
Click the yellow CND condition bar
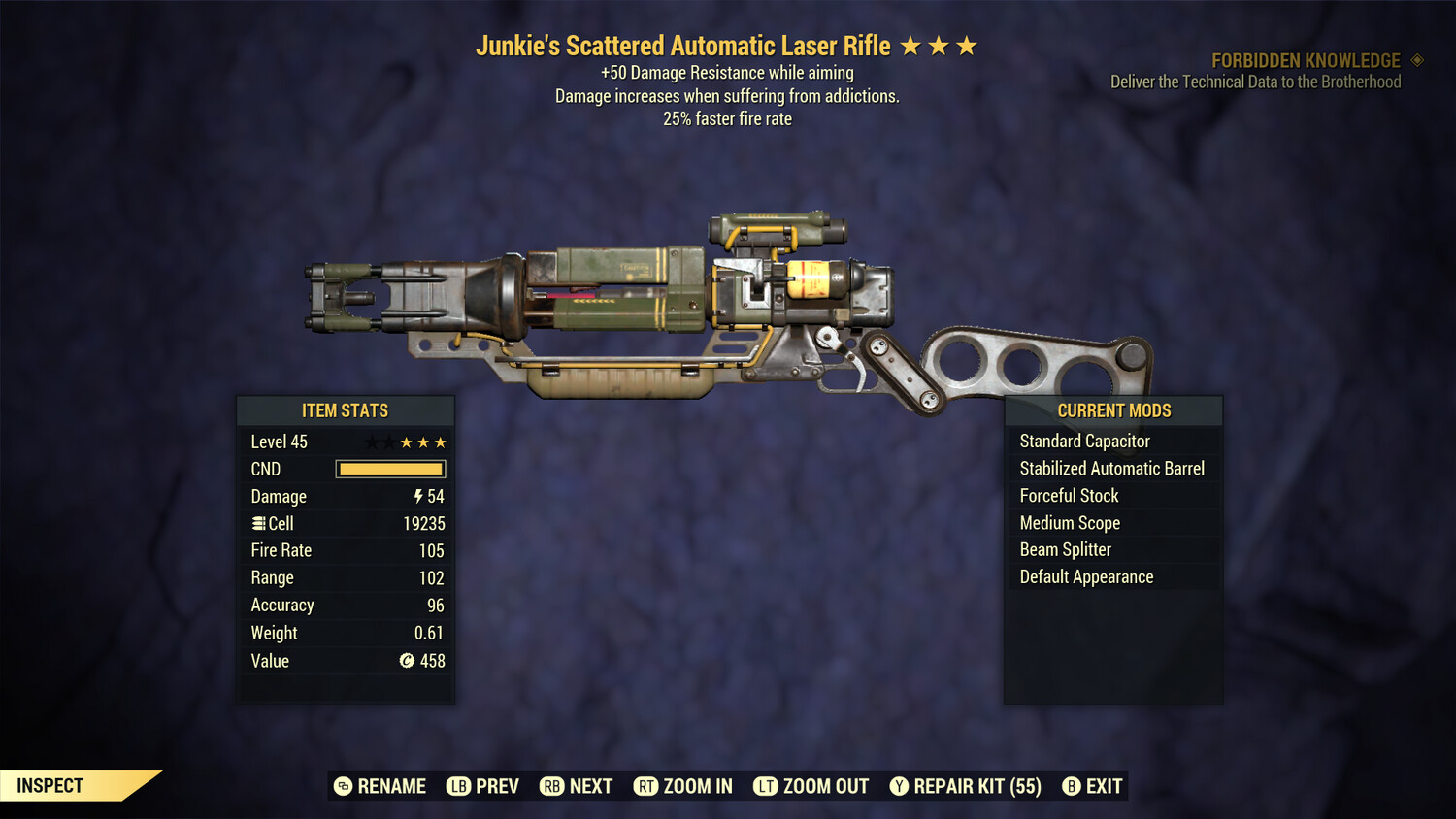[390, 469]
